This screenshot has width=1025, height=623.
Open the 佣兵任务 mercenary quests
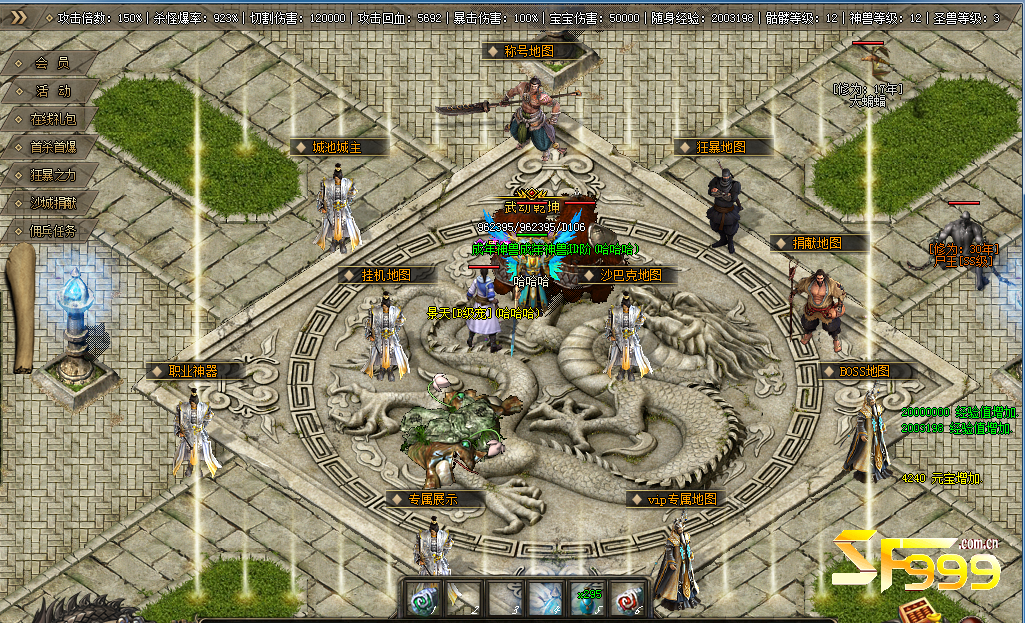click(52, 231)
